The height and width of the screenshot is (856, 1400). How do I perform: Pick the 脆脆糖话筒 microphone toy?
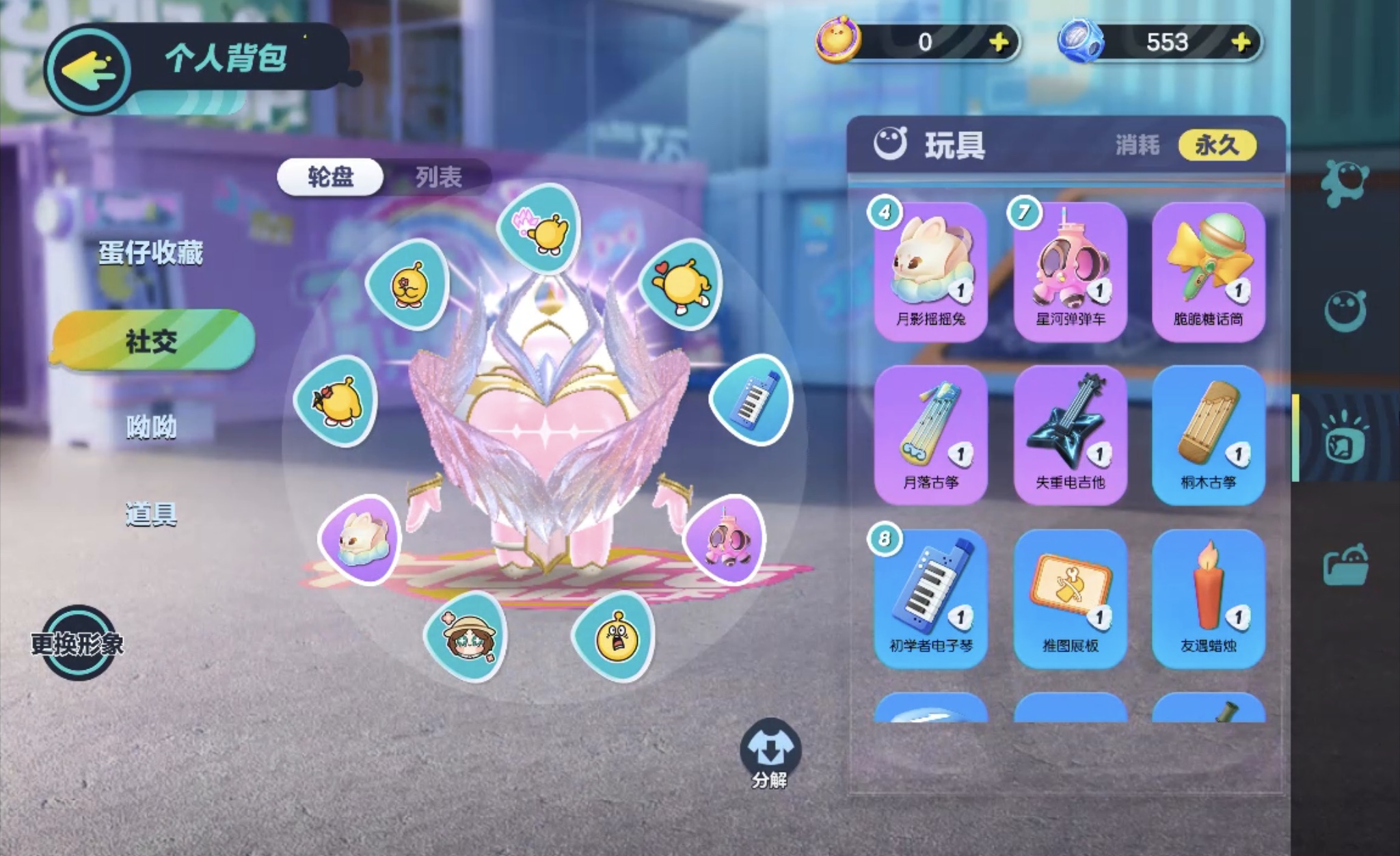click(1209, 271)
